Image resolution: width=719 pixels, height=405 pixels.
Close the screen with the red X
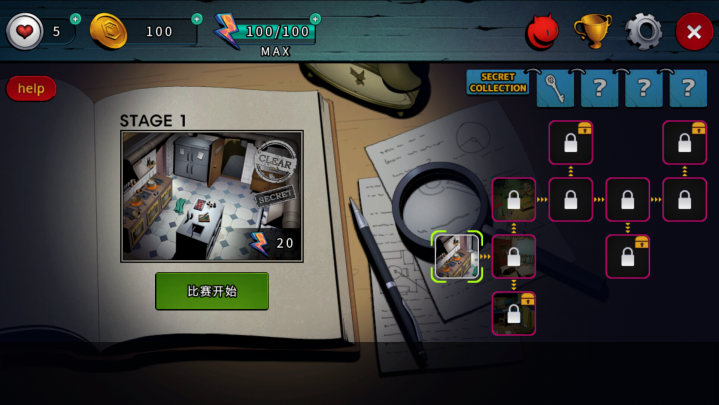pos(694,31)
